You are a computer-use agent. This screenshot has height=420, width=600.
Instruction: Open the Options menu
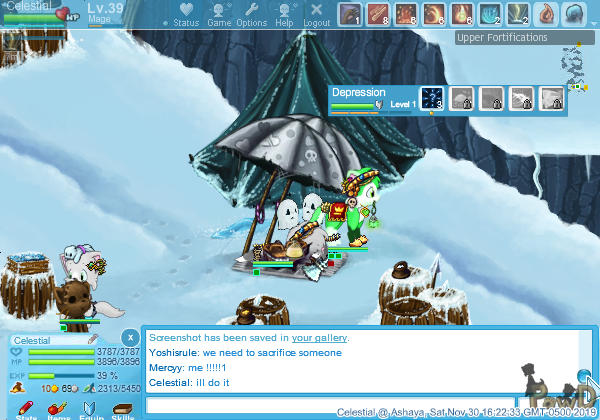(x=252, y=15)
